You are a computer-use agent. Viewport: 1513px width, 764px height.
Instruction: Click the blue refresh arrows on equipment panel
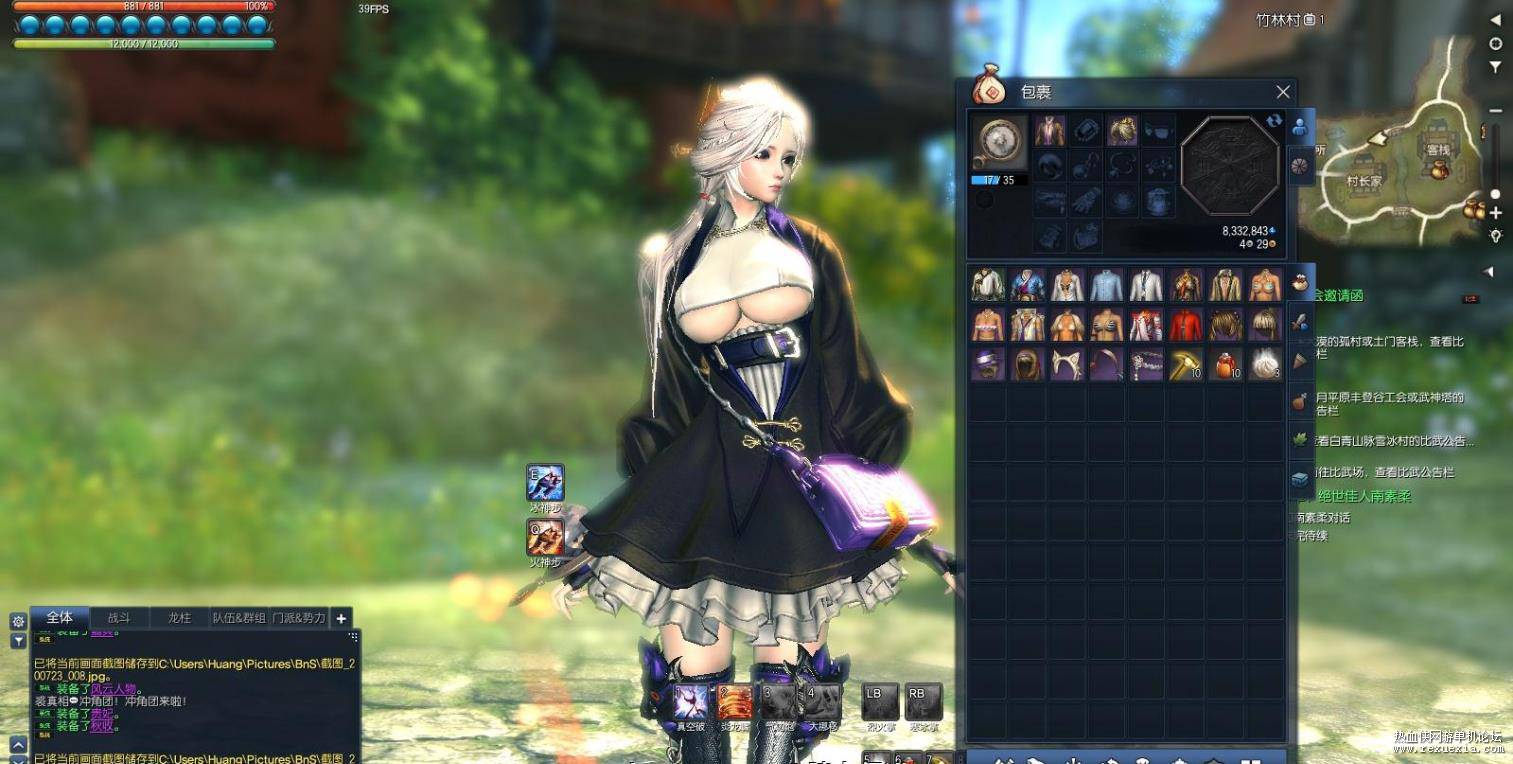click(1274, 121)
